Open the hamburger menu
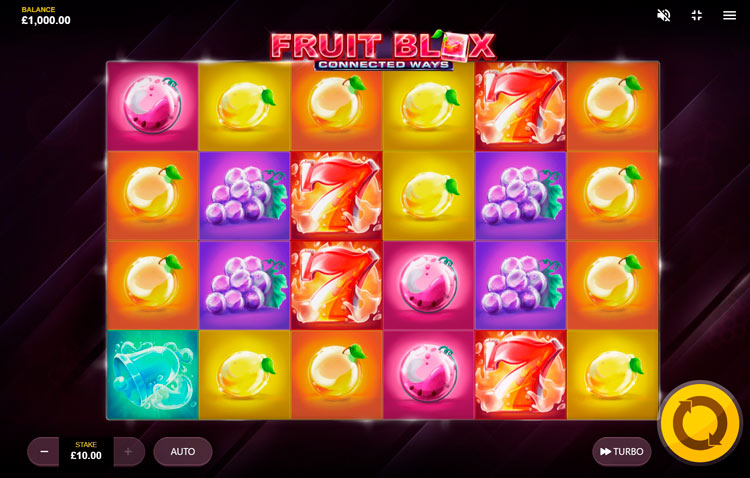Image resolution: width=750 pixels, height=478 pixels. 729,15
